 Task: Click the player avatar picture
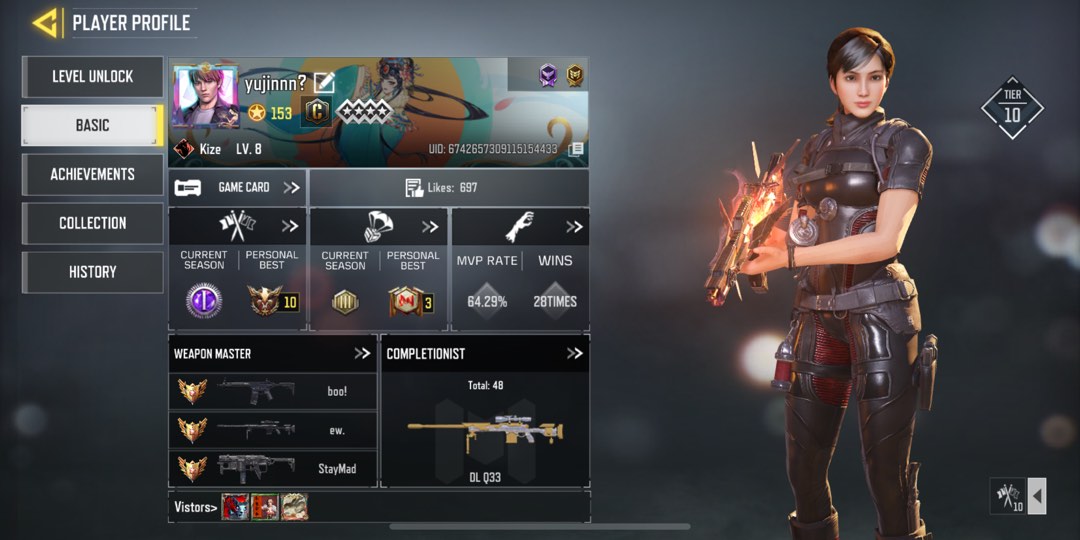point(205,97)
